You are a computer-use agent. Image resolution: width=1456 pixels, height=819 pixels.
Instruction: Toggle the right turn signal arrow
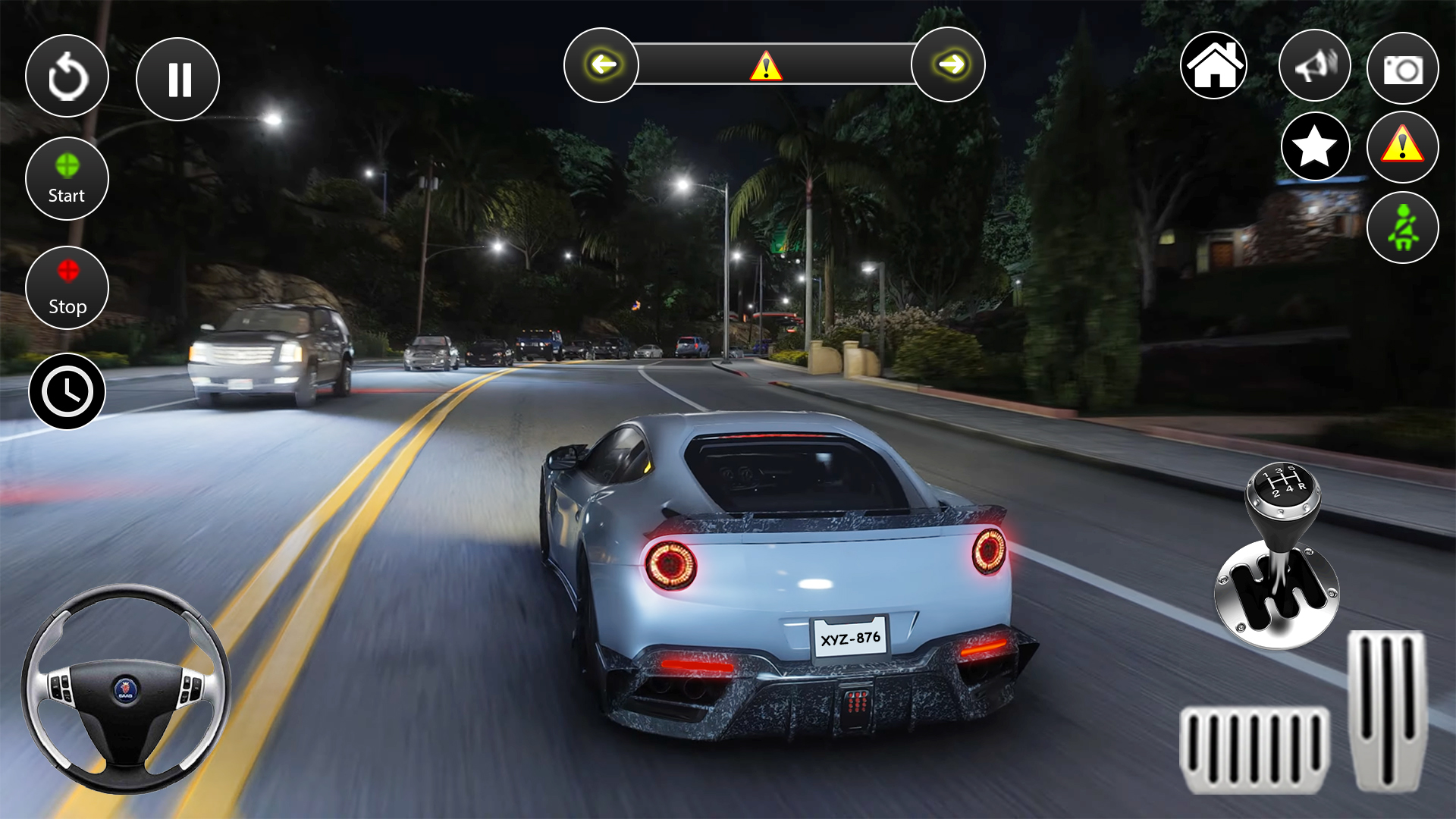[x=949, y=64]
